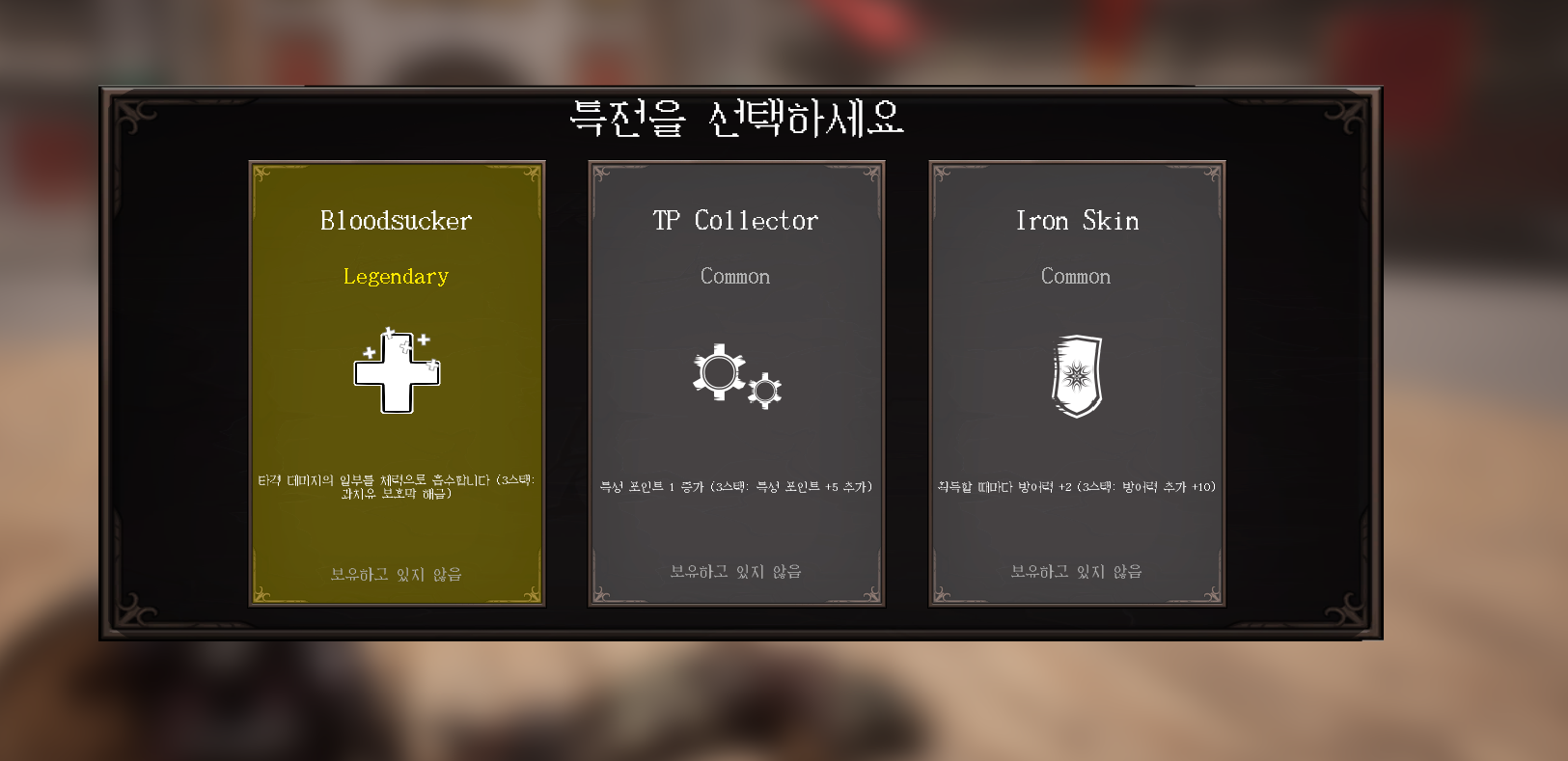Choose the TP Collector perk

(x=736, y=434)
